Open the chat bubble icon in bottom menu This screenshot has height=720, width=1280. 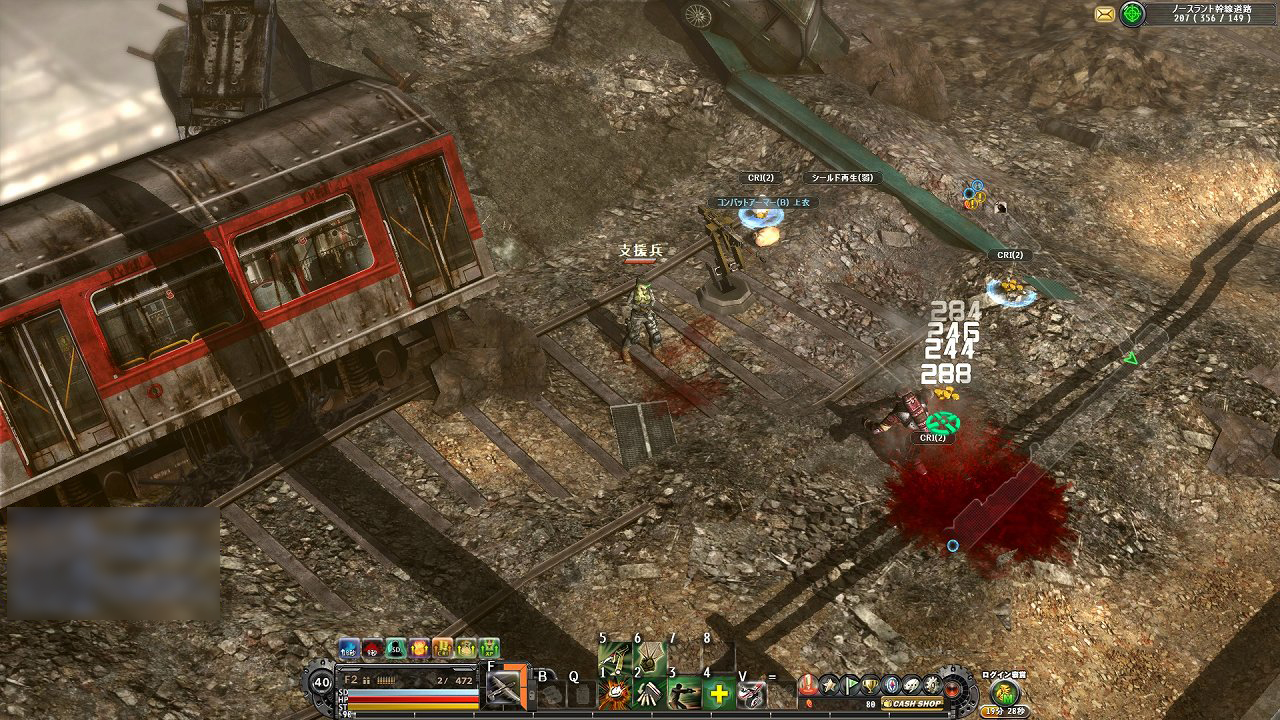pyautogui.click(x=911, y=685)
